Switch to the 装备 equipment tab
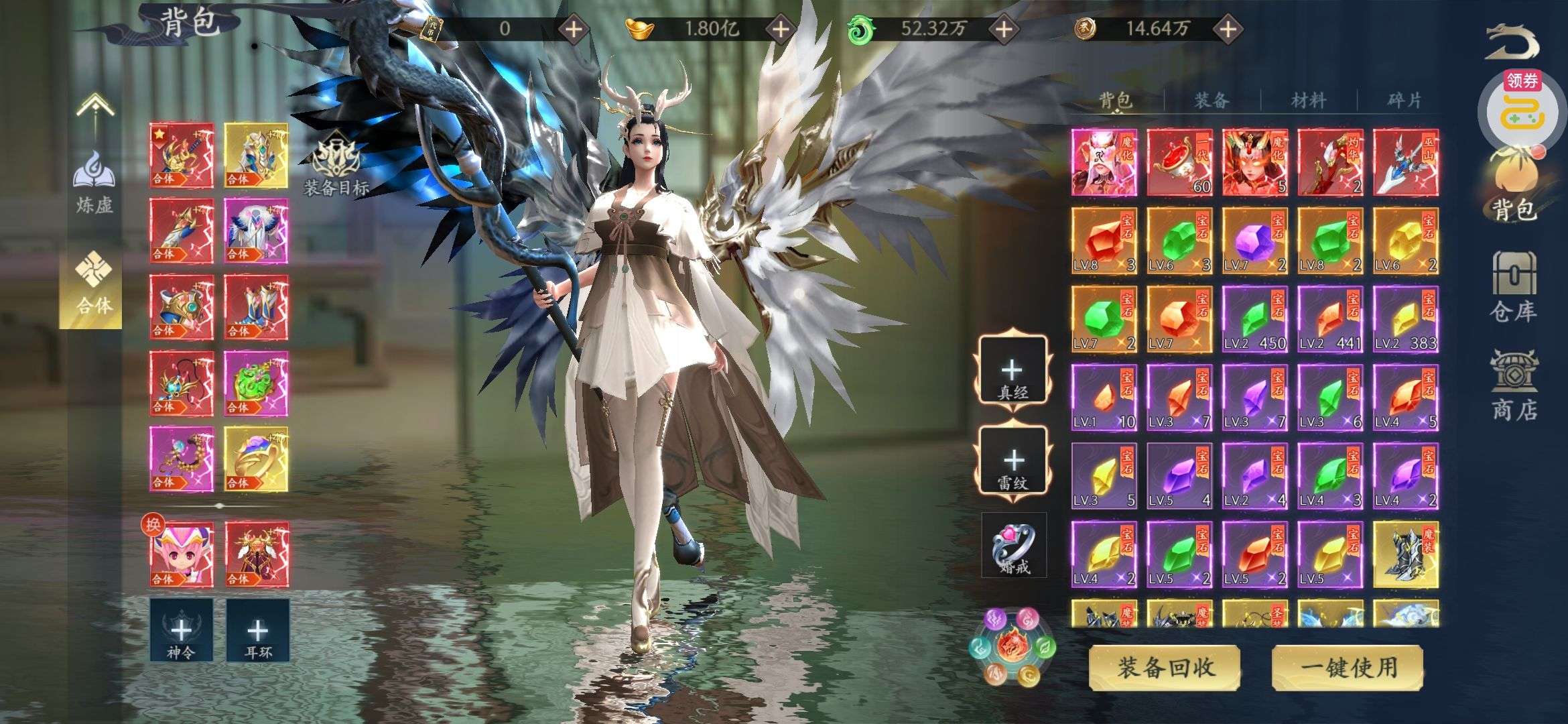1568x724 pixels. (1212, 101)
